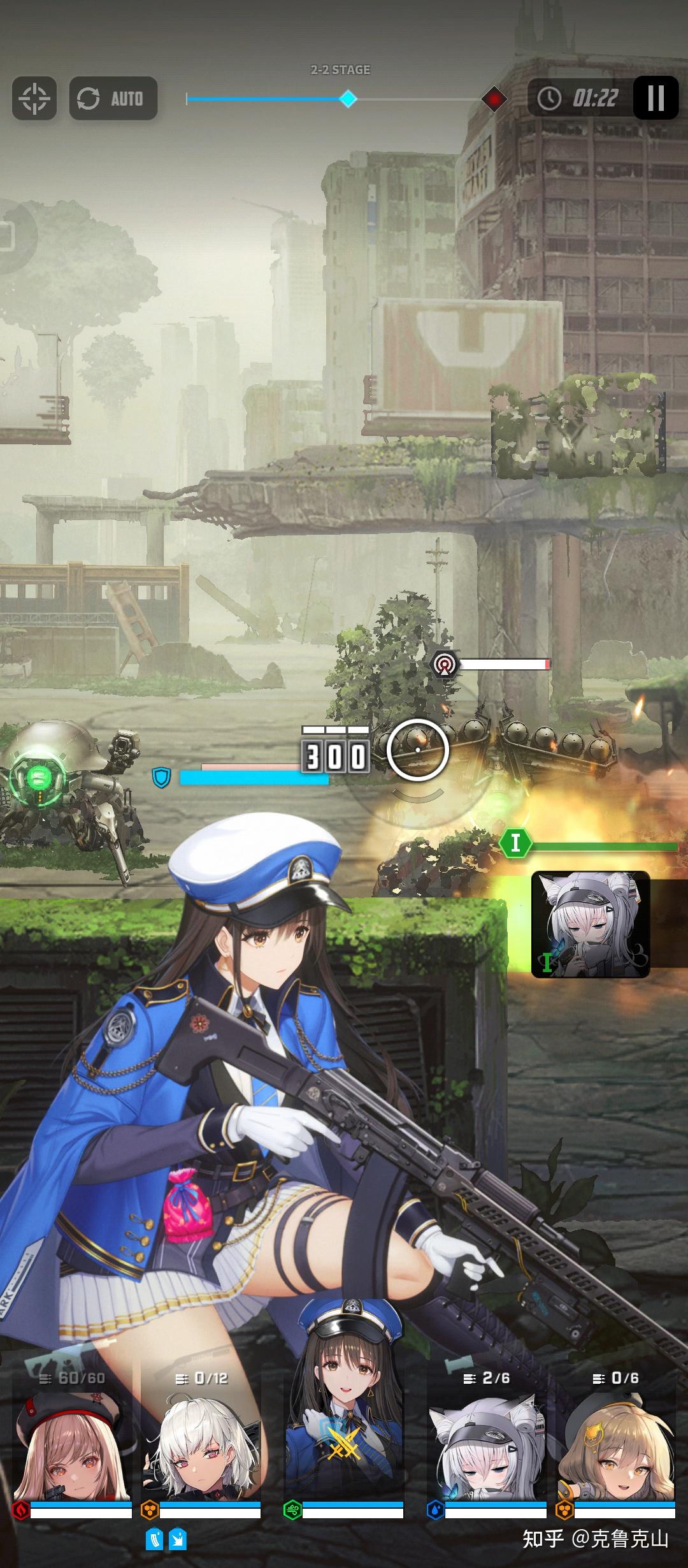
Task: Activate the white-haired cat-ear burst skill portrait
Action: pos(590,924)
